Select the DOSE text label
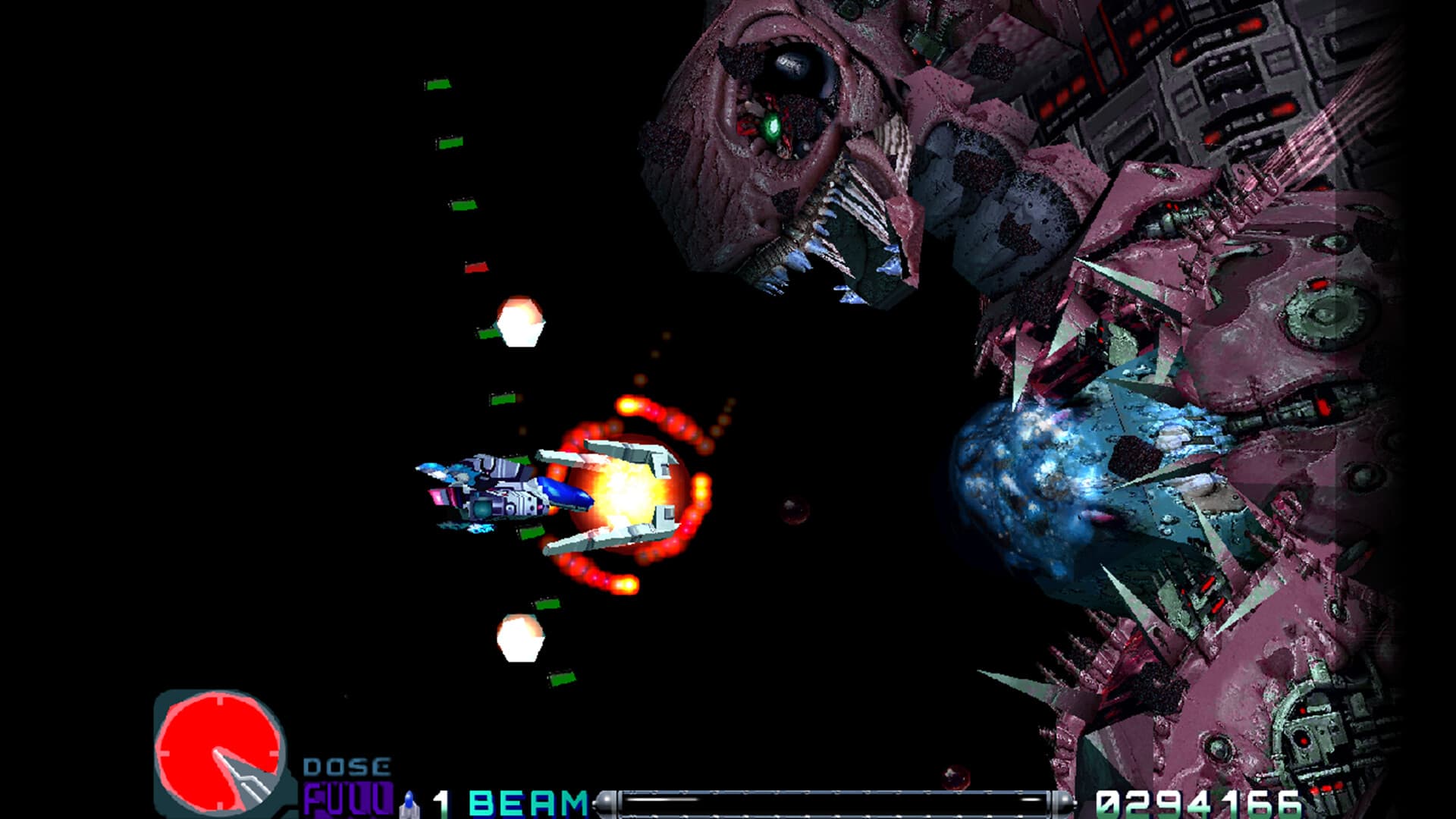Image resolution: width=1456 pixels, height=819 pixels. click(347, 764)
